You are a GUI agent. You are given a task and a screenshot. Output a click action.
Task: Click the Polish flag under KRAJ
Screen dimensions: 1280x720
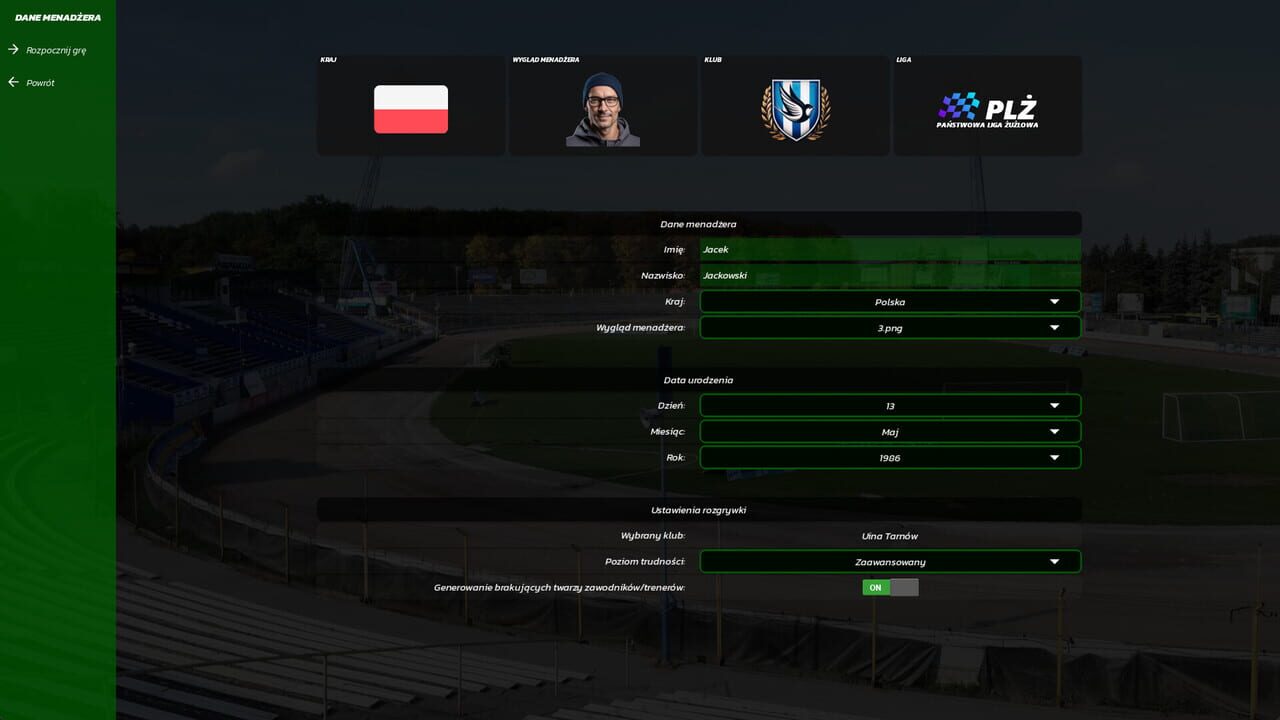tap(410, 106)
